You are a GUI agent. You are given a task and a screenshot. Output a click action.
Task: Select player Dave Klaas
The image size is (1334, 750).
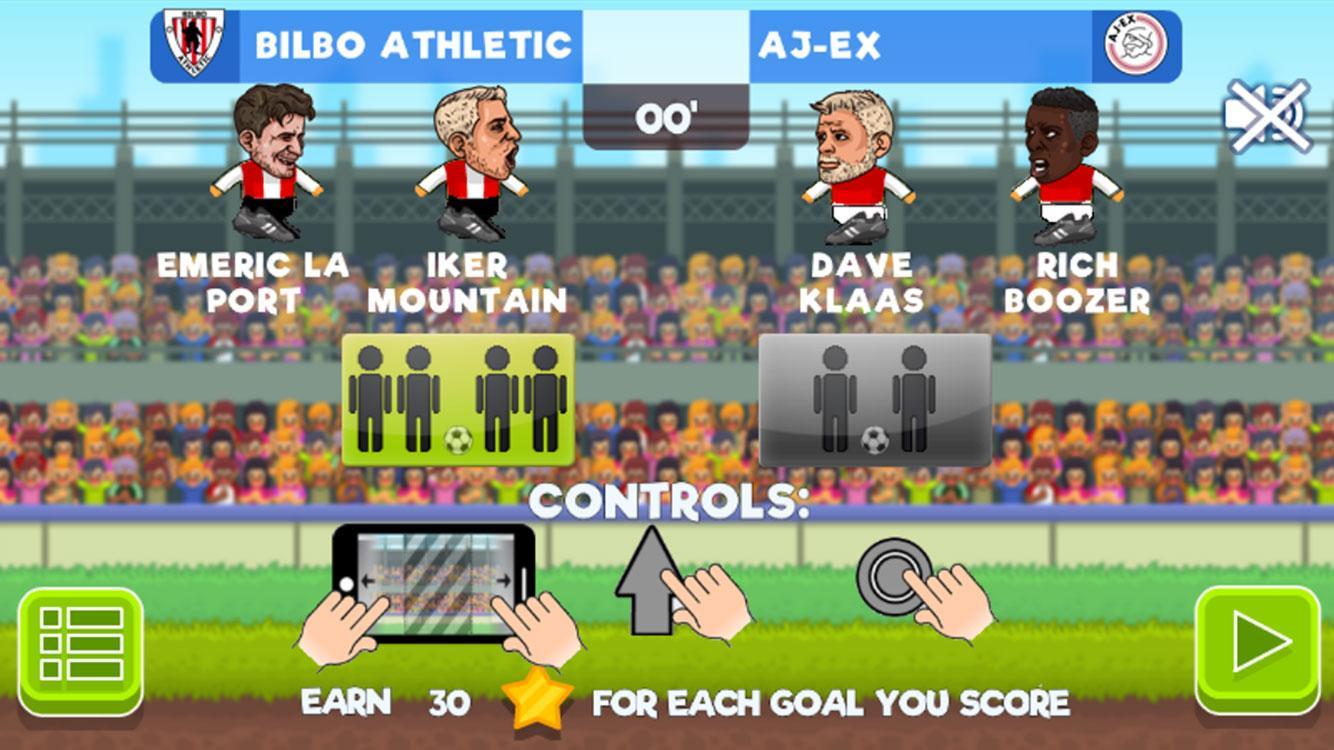pos(857,165)
